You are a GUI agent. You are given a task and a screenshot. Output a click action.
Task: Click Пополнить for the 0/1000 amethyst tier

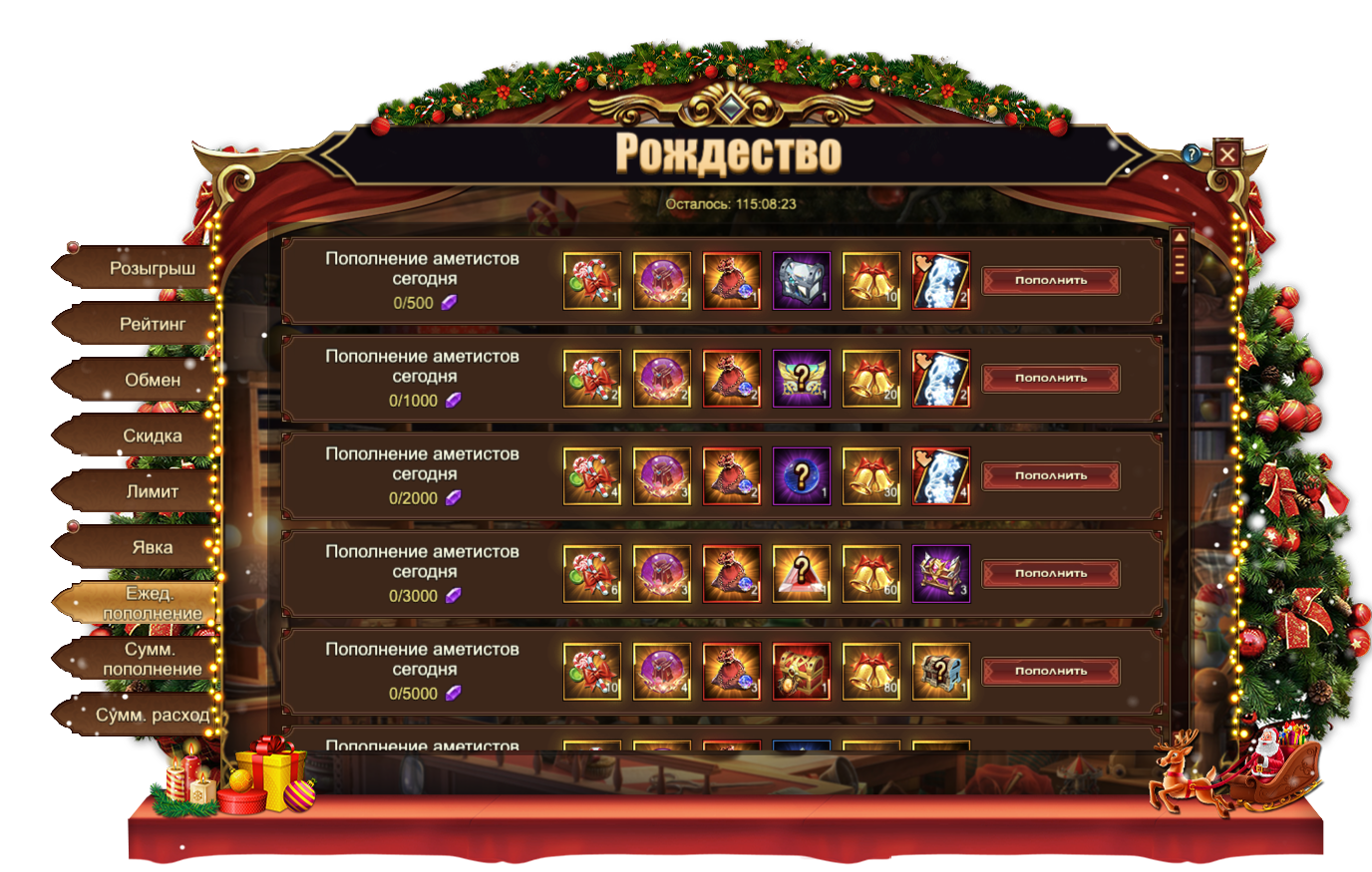pyautogui.click(x=1051, y=379)
